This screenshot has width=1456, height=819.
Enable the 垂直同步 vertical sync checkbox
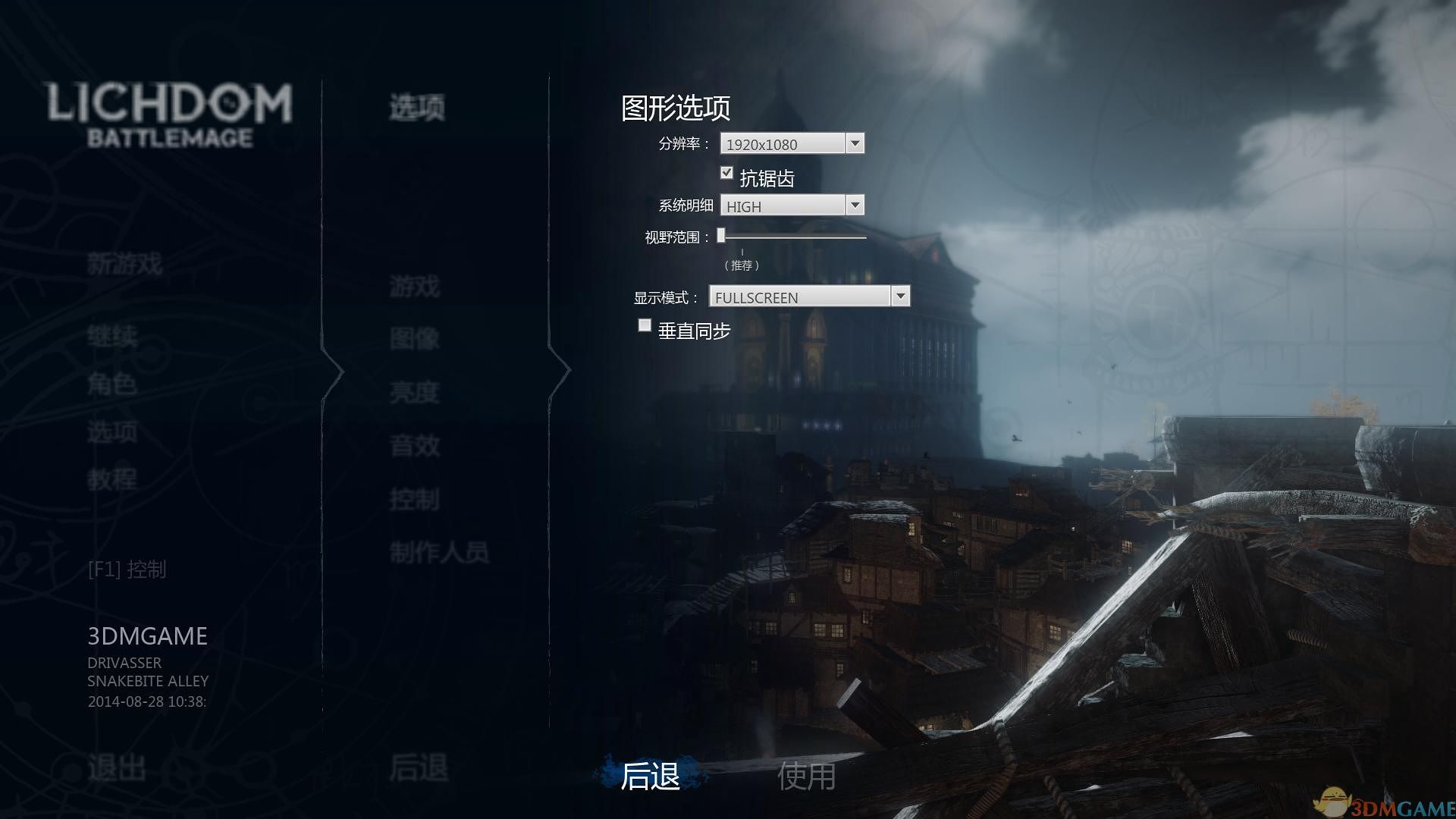(645, 325)
